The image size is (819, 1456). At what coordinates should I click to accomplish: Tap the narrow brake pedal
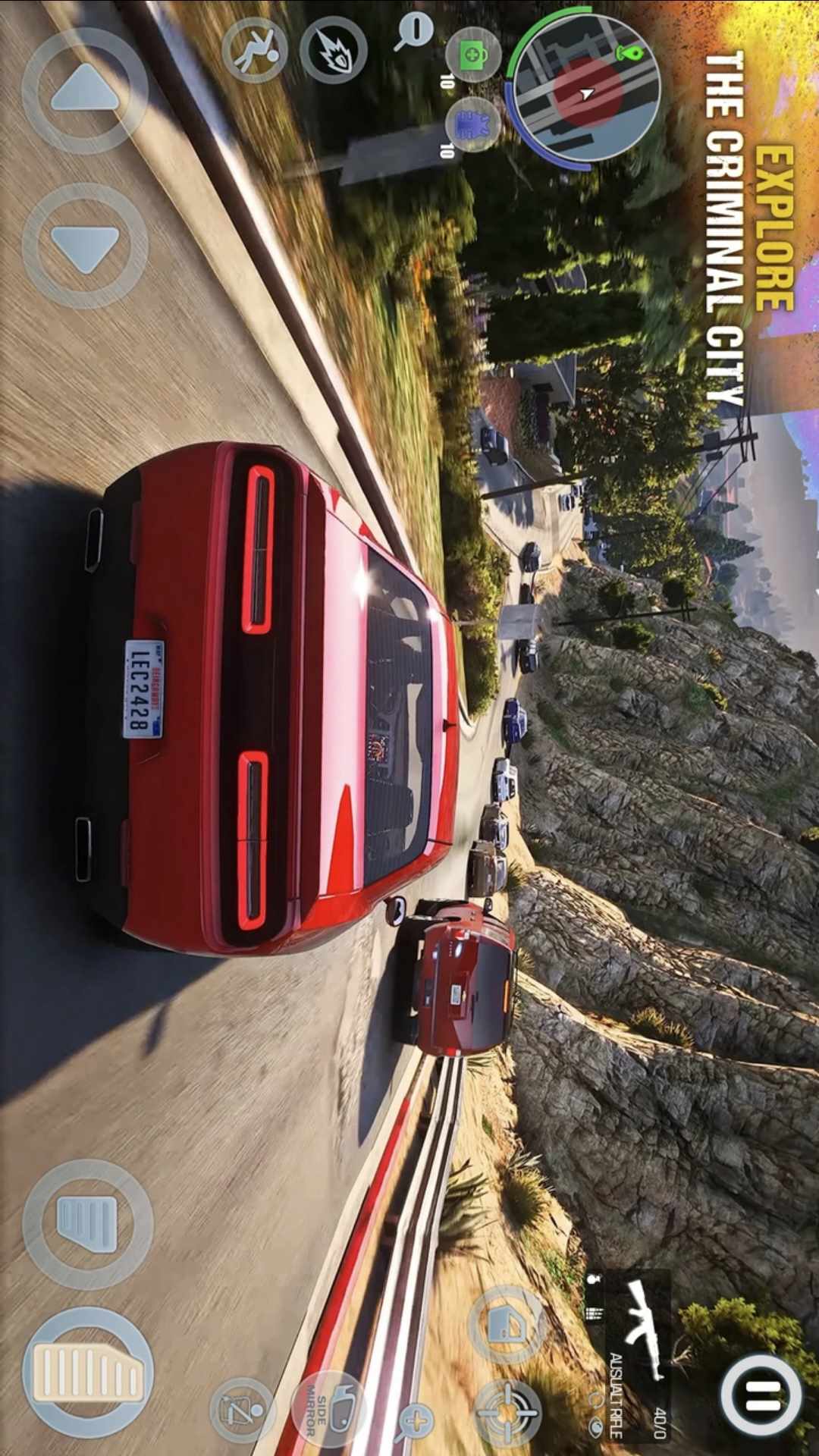[88, 1224]
